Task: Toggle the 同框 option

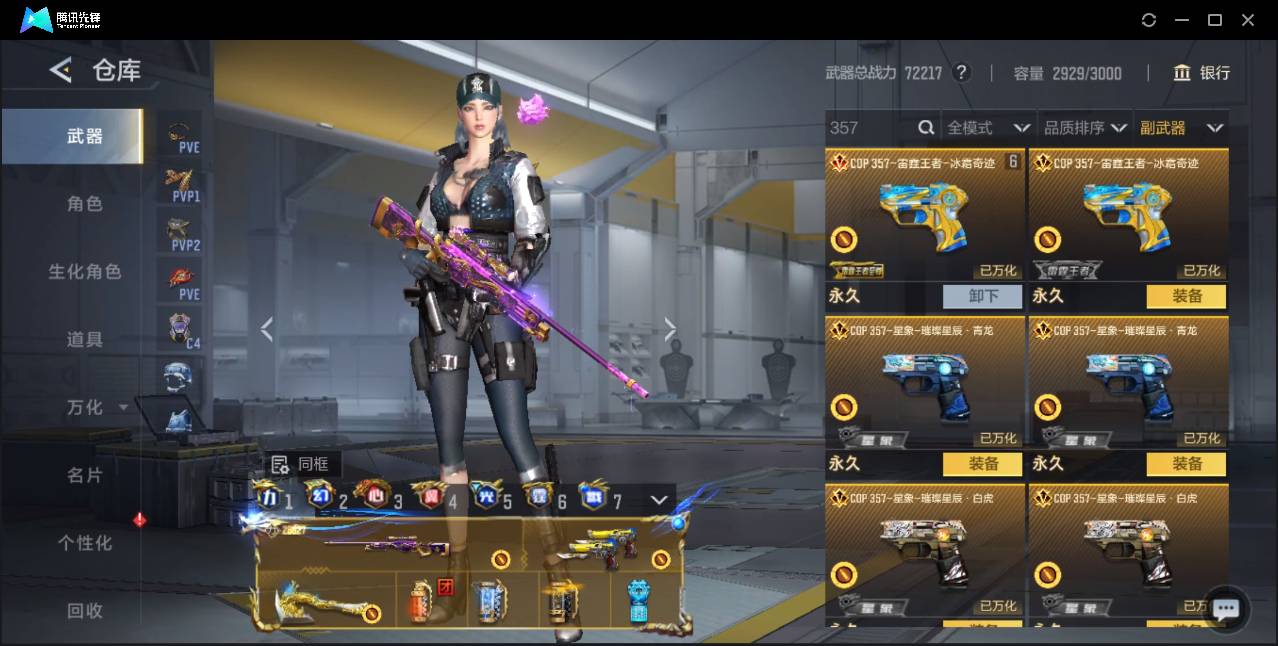Action: [300, 464]
